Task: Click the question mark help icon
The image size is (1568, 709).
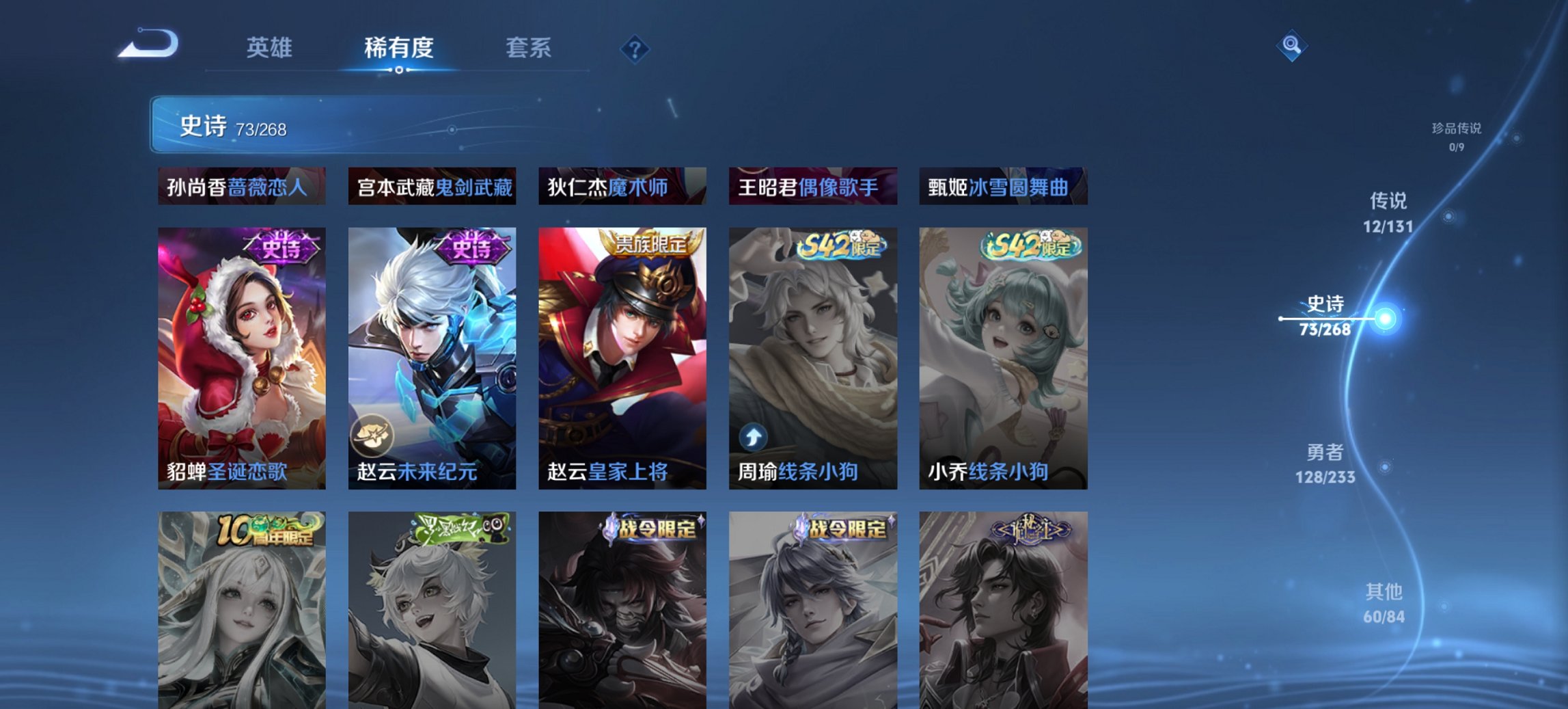Action: click(x=634, y=48)
